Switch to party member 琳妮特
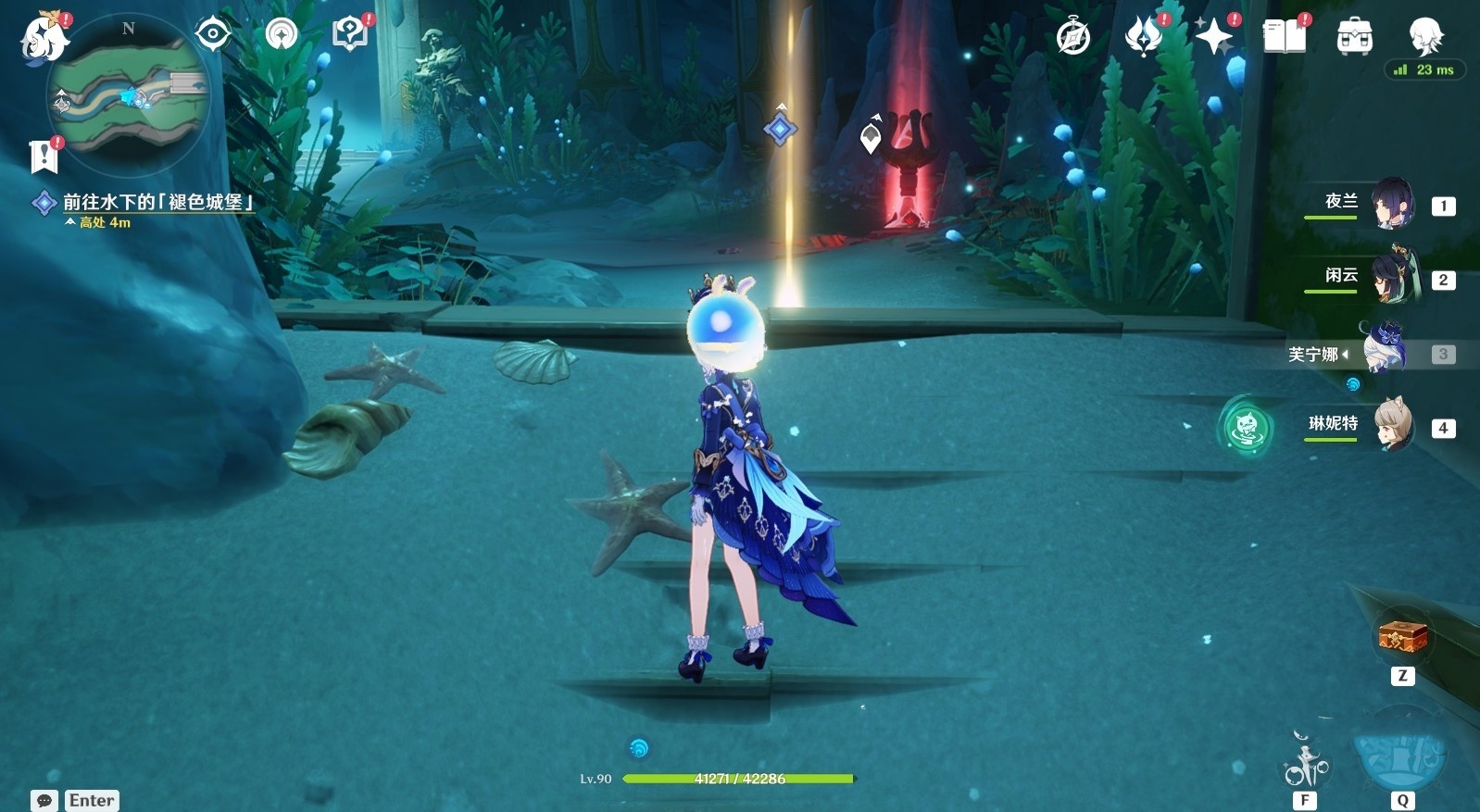 point(1393,426)
